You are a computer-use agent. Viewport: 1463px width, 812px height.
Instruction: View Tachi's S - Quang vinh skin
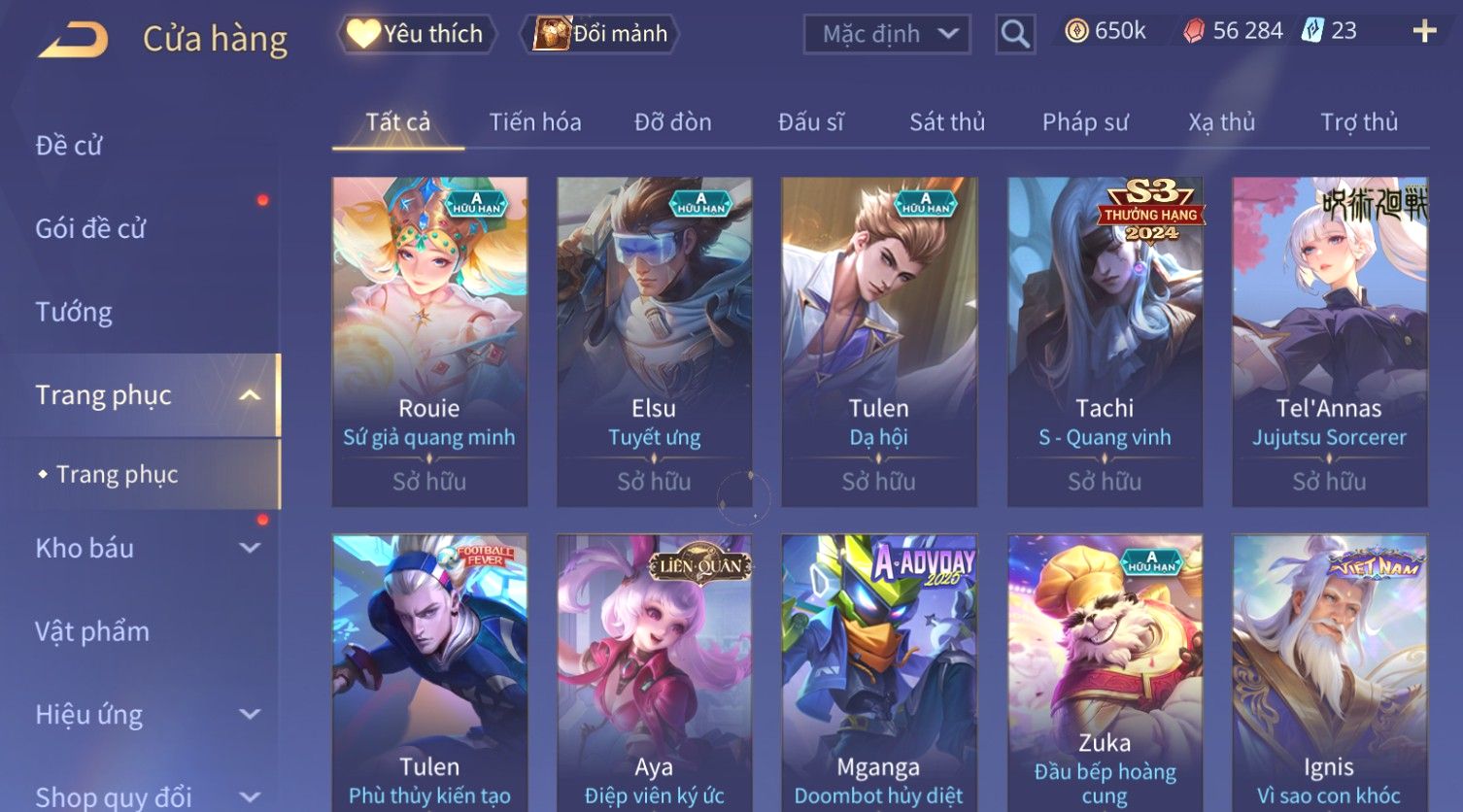[1105, 340]
